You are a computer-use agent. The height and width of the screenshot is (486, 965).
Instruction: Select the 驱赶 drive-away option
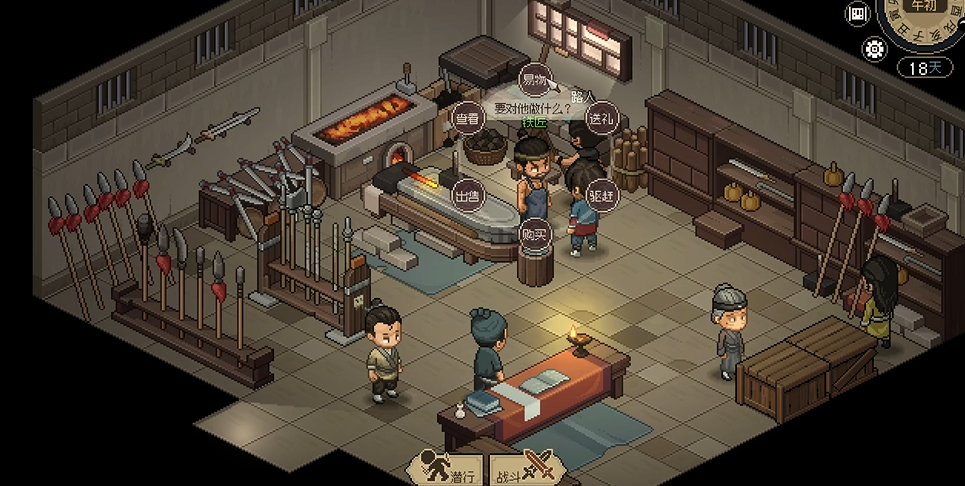coord(601,194)
